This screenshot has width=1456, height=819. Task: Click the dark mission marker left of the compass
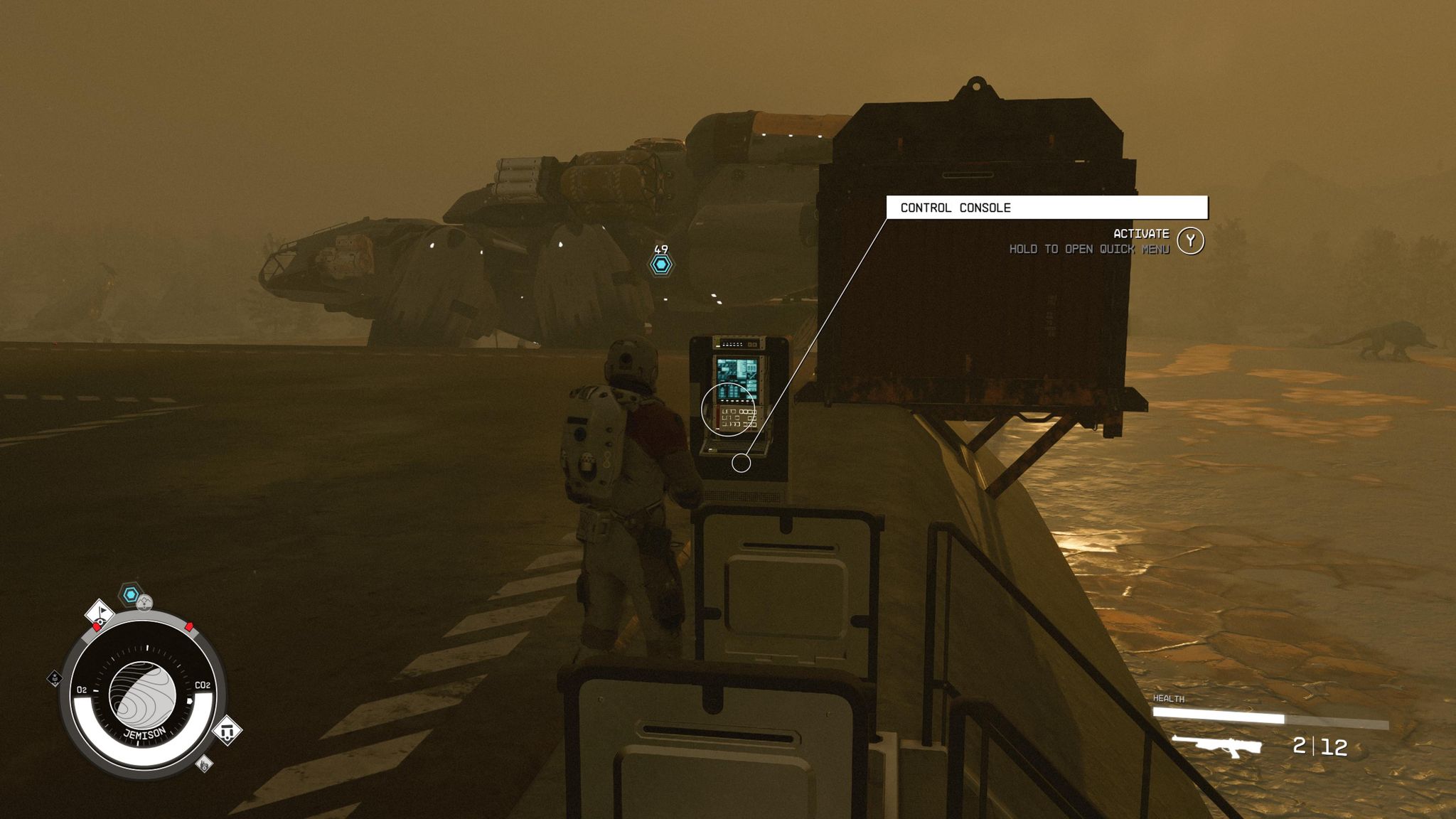(54, 678)
